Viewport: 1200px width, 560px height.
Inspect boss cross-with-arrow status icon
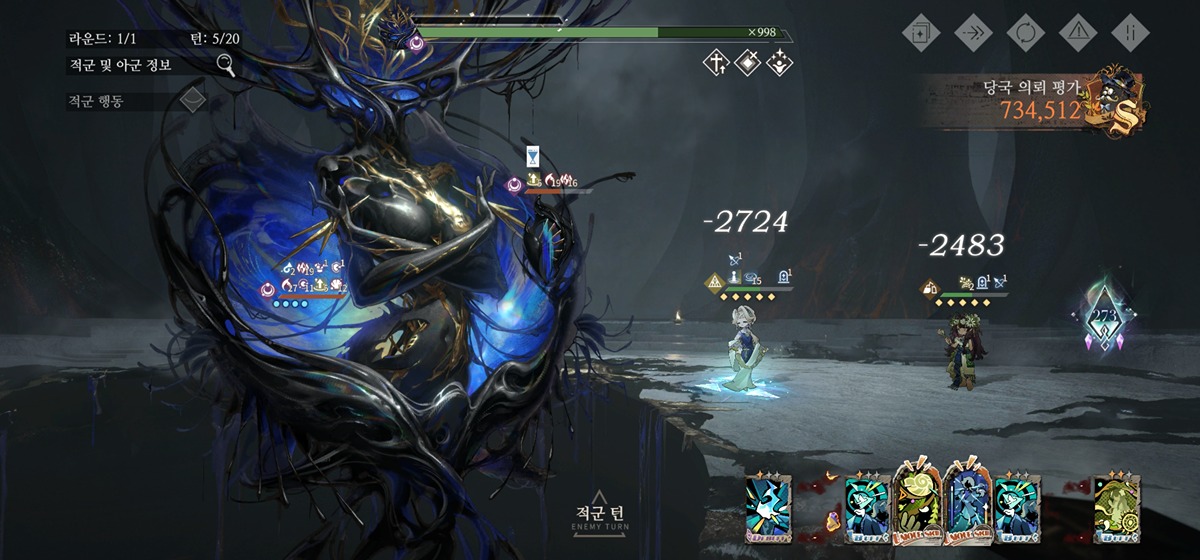715,64
